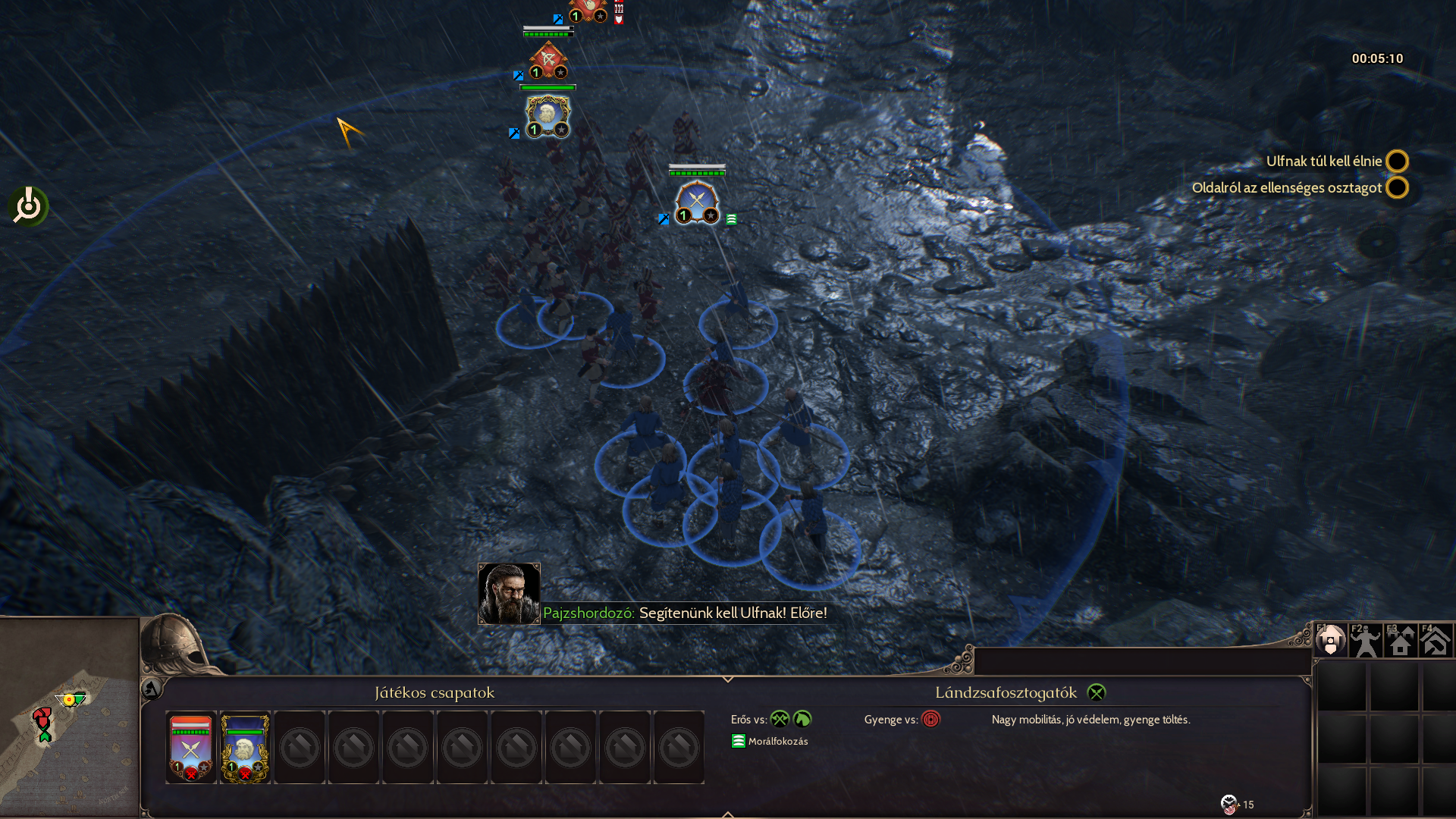
Task: Click the crossed-spears icon beside Lándzsafosztogatók
Action: pyautogui.click(x=1097, y=692)
